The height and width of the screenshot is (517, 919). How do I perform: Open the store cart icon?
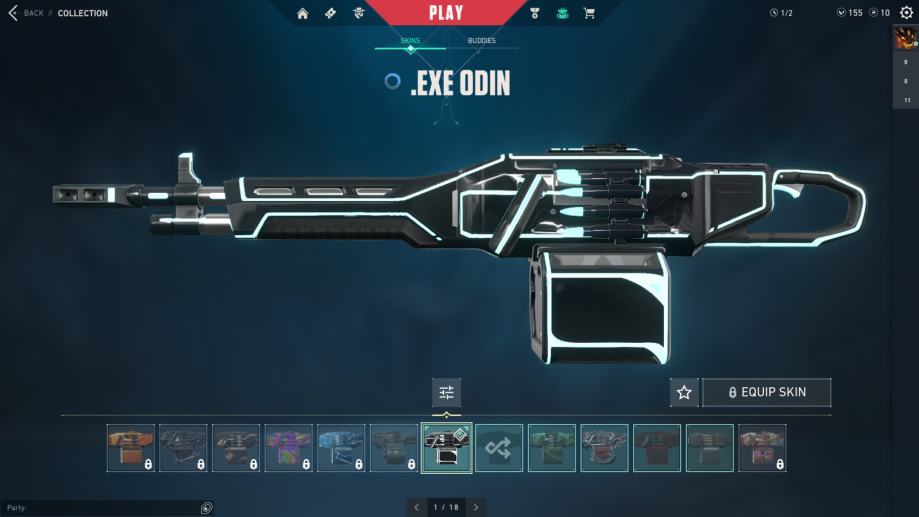(x=589, y=13)
